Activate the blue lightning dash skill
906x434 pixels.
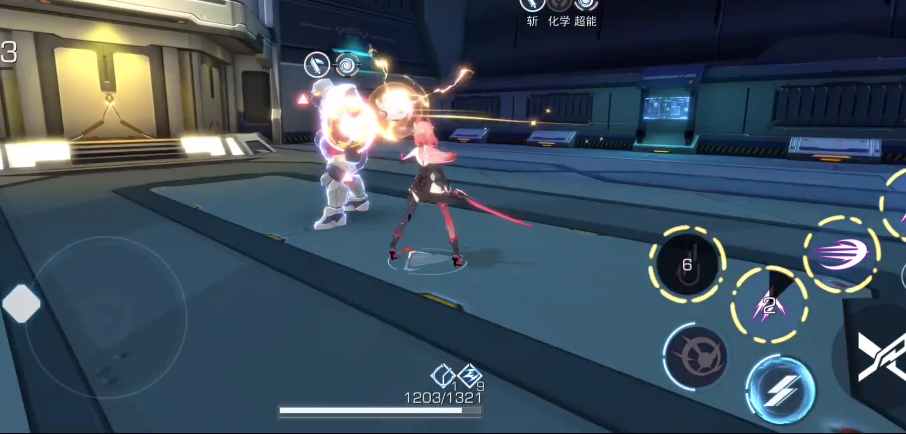pos(780,390)
